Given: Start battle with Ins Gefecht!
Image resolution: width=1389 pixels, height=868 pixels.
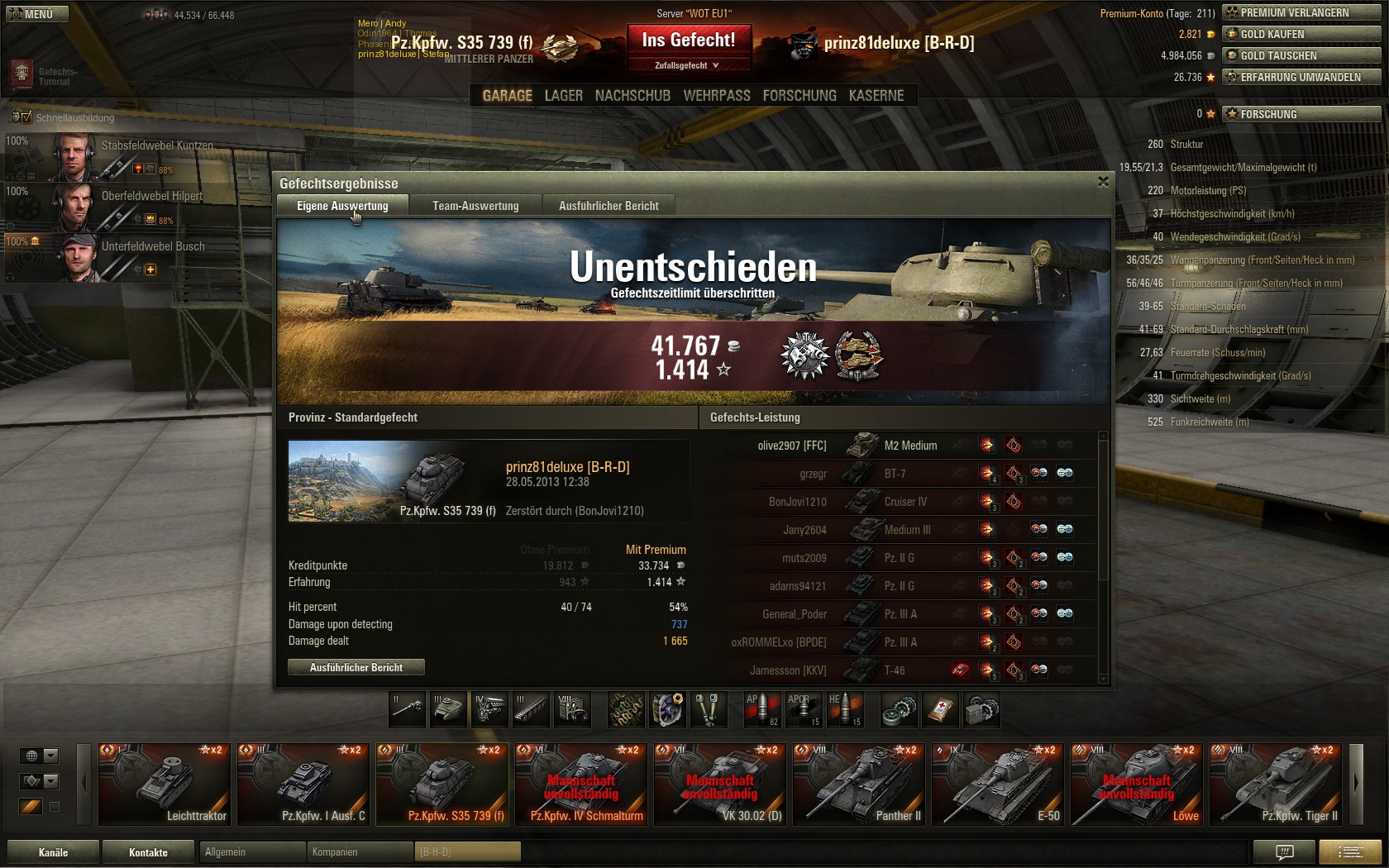Looking at the screenshot, I should click(688, 40).
